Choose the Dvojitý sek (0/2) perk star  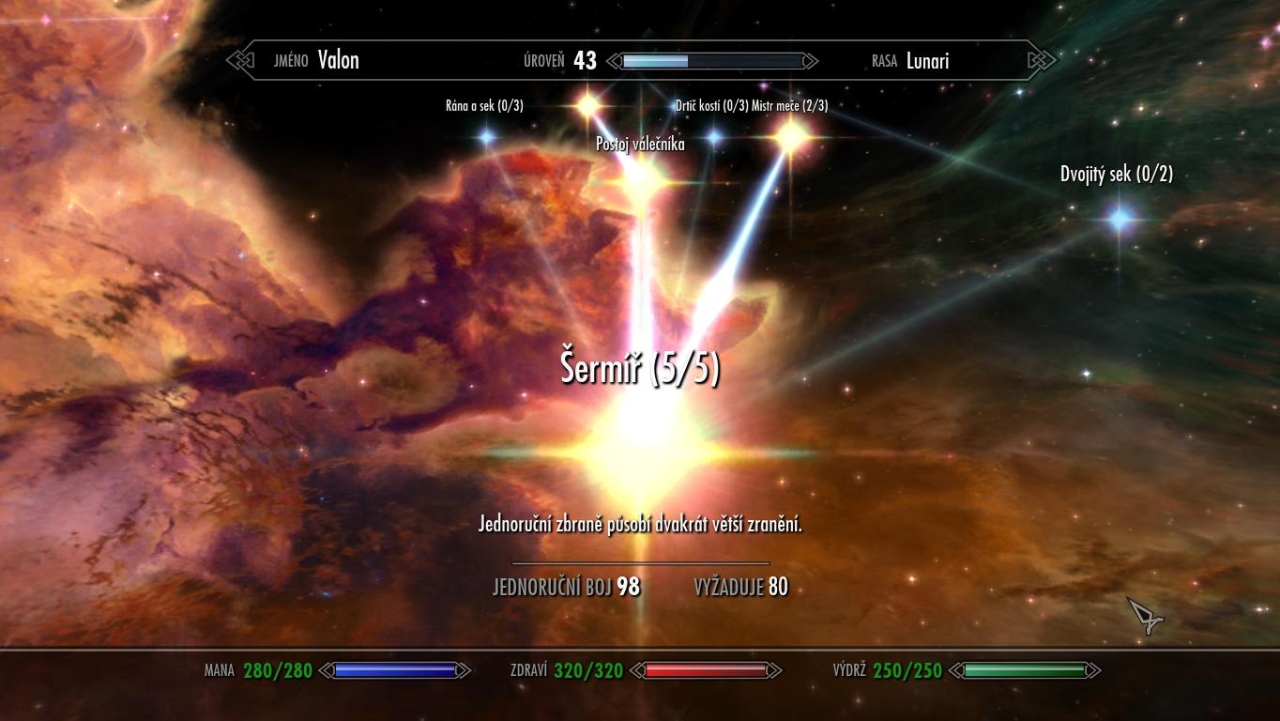(x=1119, y=217)
